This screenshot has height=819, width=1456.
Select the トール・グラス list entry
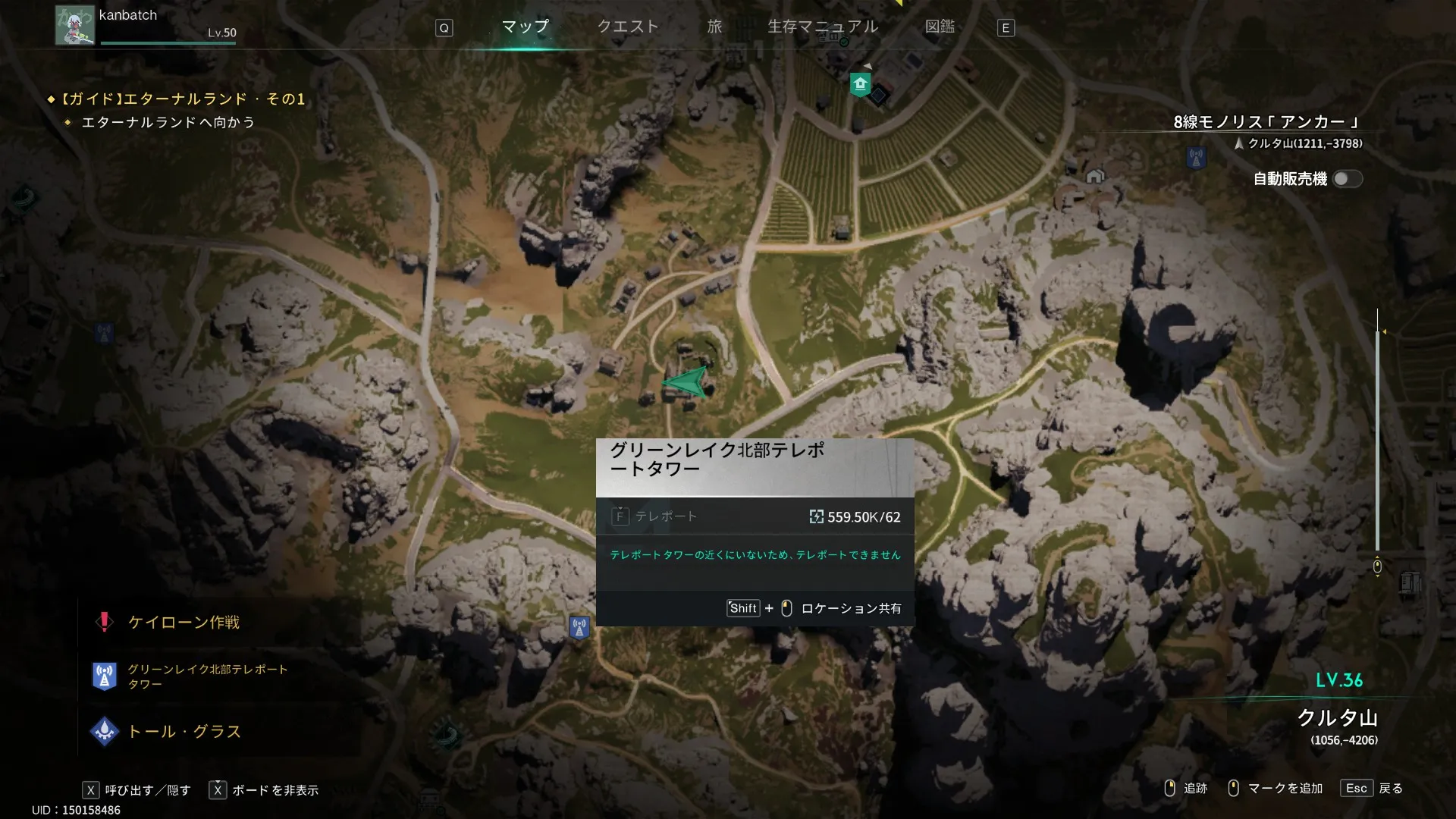tap(184, 732)
